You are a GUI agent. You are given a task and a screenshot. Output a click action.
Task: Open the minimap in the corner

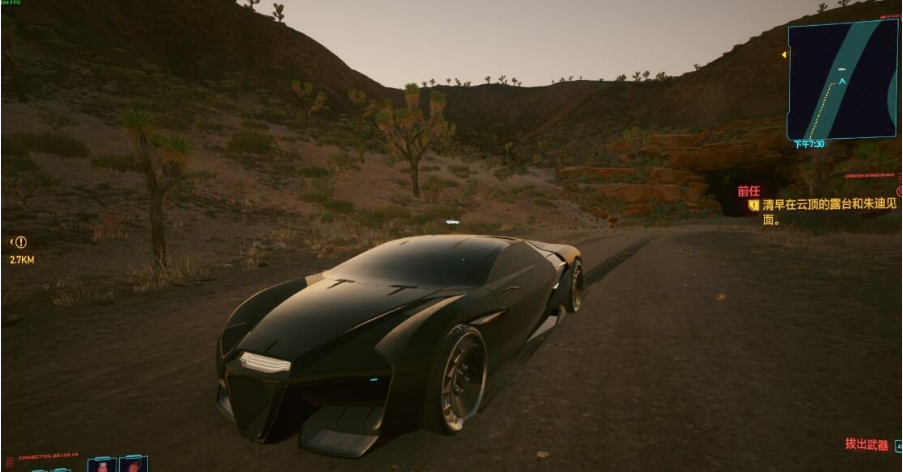tap(842, 80)
